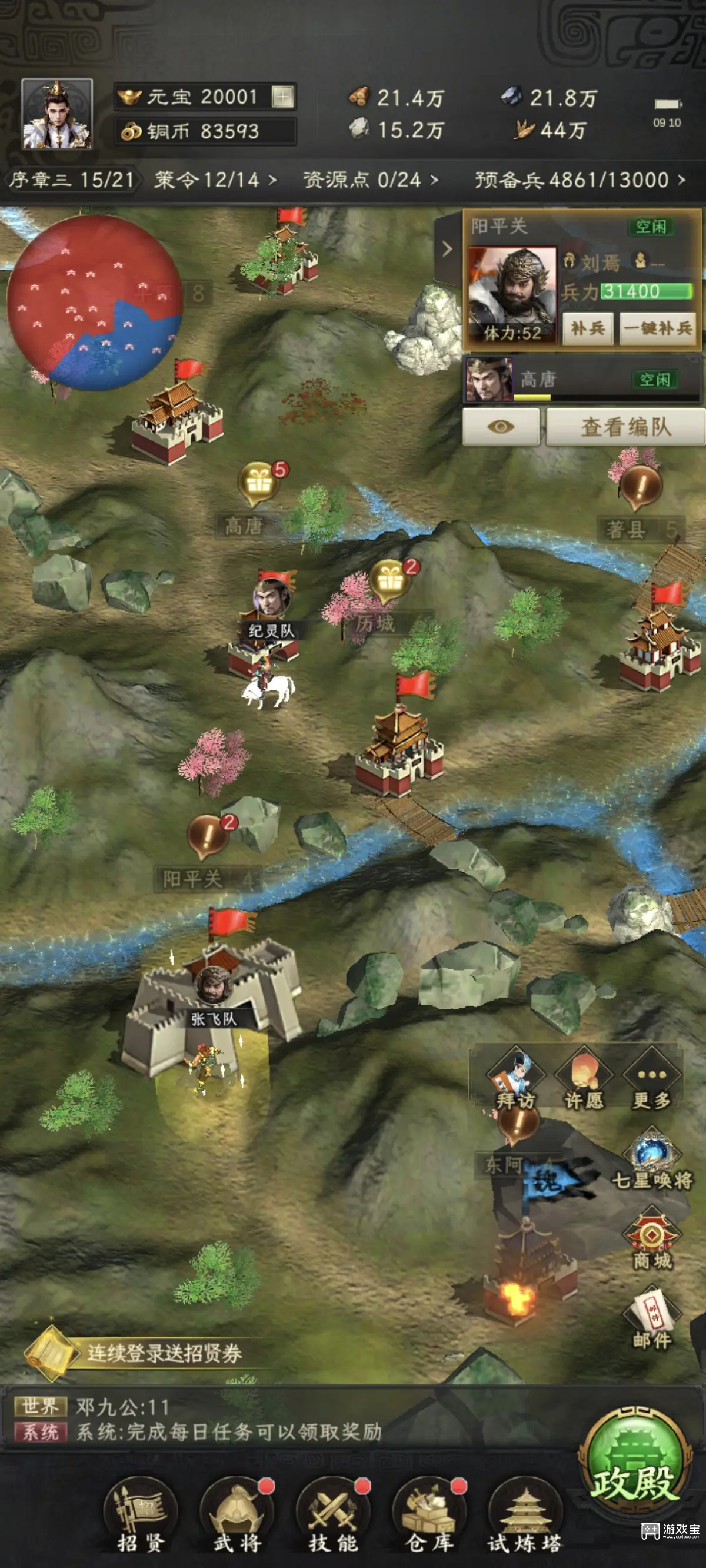Select the 高唐 team row
Screen dimensions: 706x1568
click(581, 380)
